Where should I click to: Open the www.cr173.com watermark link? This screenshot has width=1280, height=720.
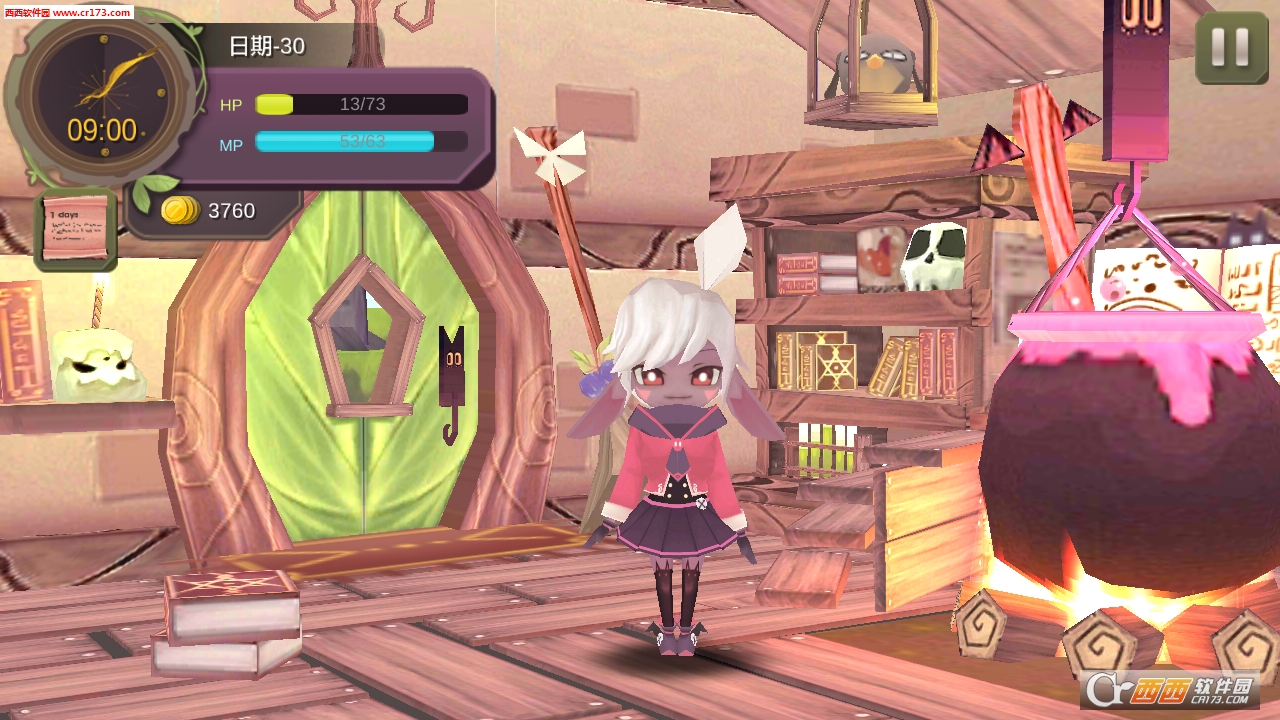pyautogui.click(x=67, y=13)
